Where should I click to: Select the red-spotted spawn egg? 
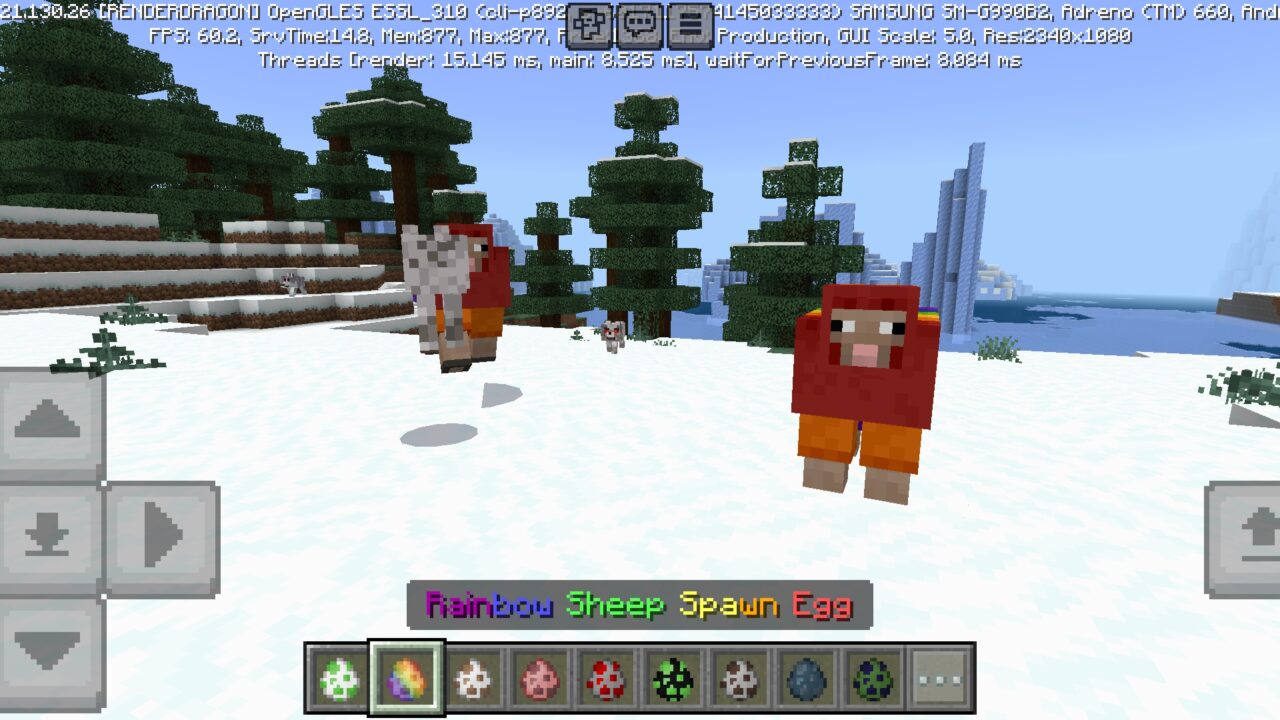(x=605, y=677)
